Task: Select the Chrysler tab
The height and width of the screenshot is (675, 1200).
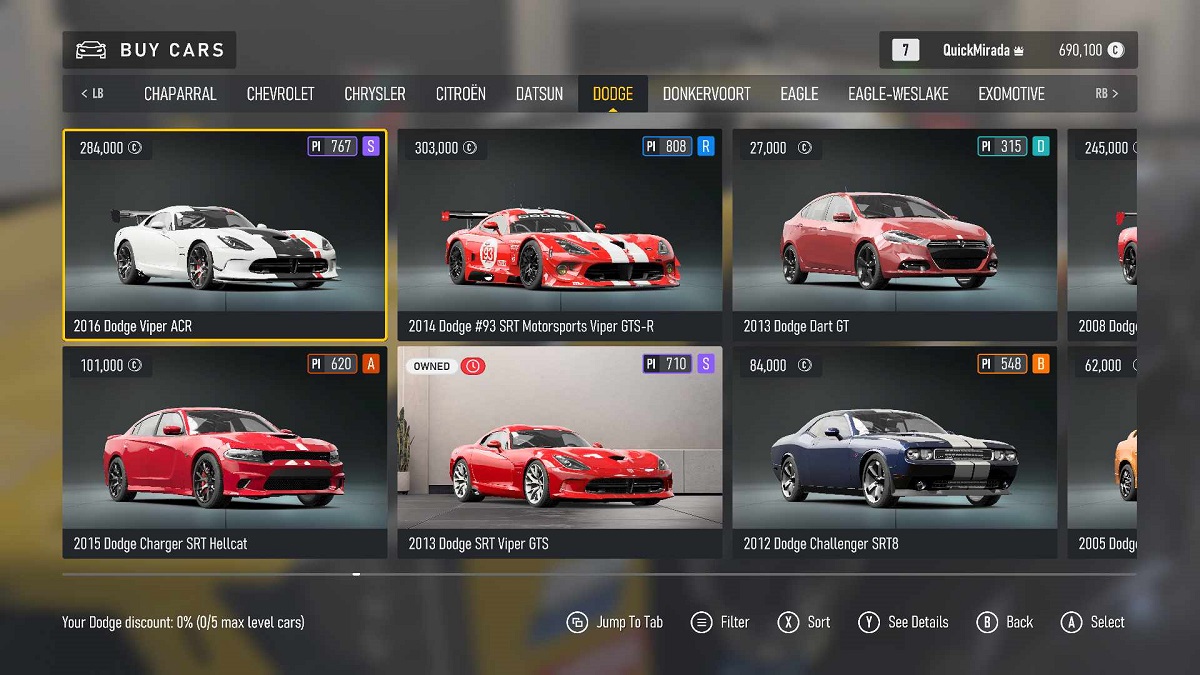Action: tap(375, 94)
